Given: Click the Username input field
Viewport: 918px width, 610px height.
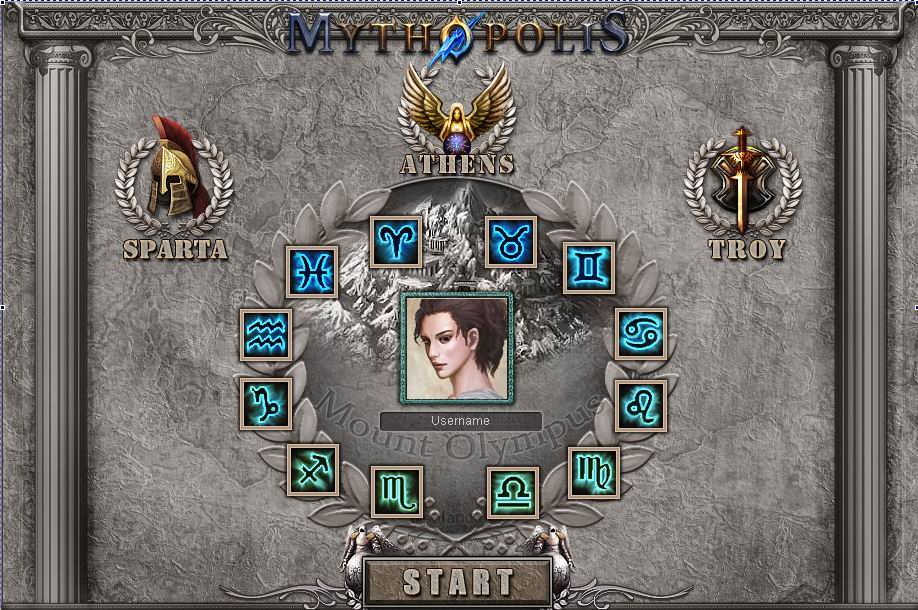Looking at the screenshot, I should pyautogui.click(x=461, y=421).
